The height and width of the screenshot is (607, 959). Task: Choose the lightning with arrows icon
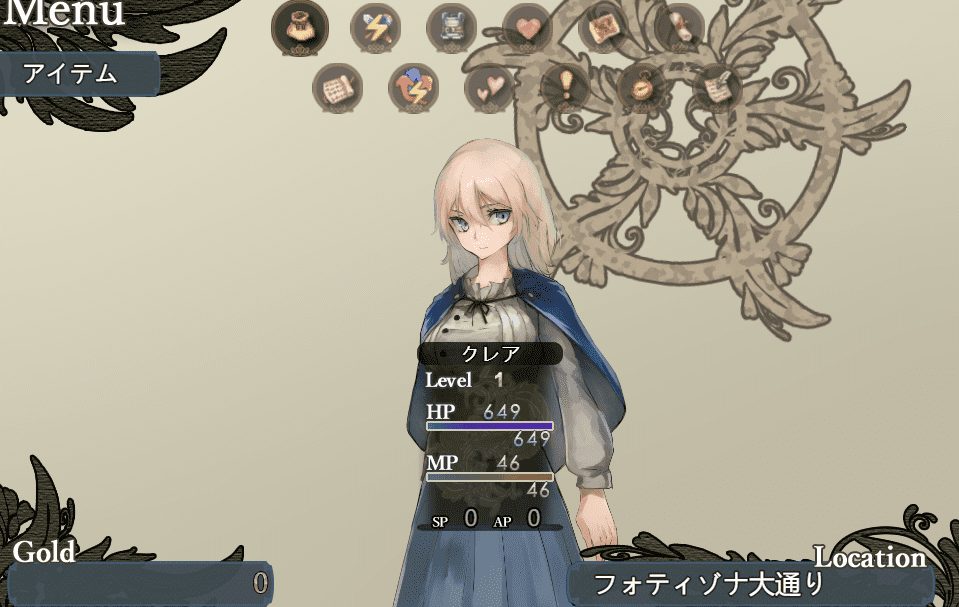coord(413,88)
